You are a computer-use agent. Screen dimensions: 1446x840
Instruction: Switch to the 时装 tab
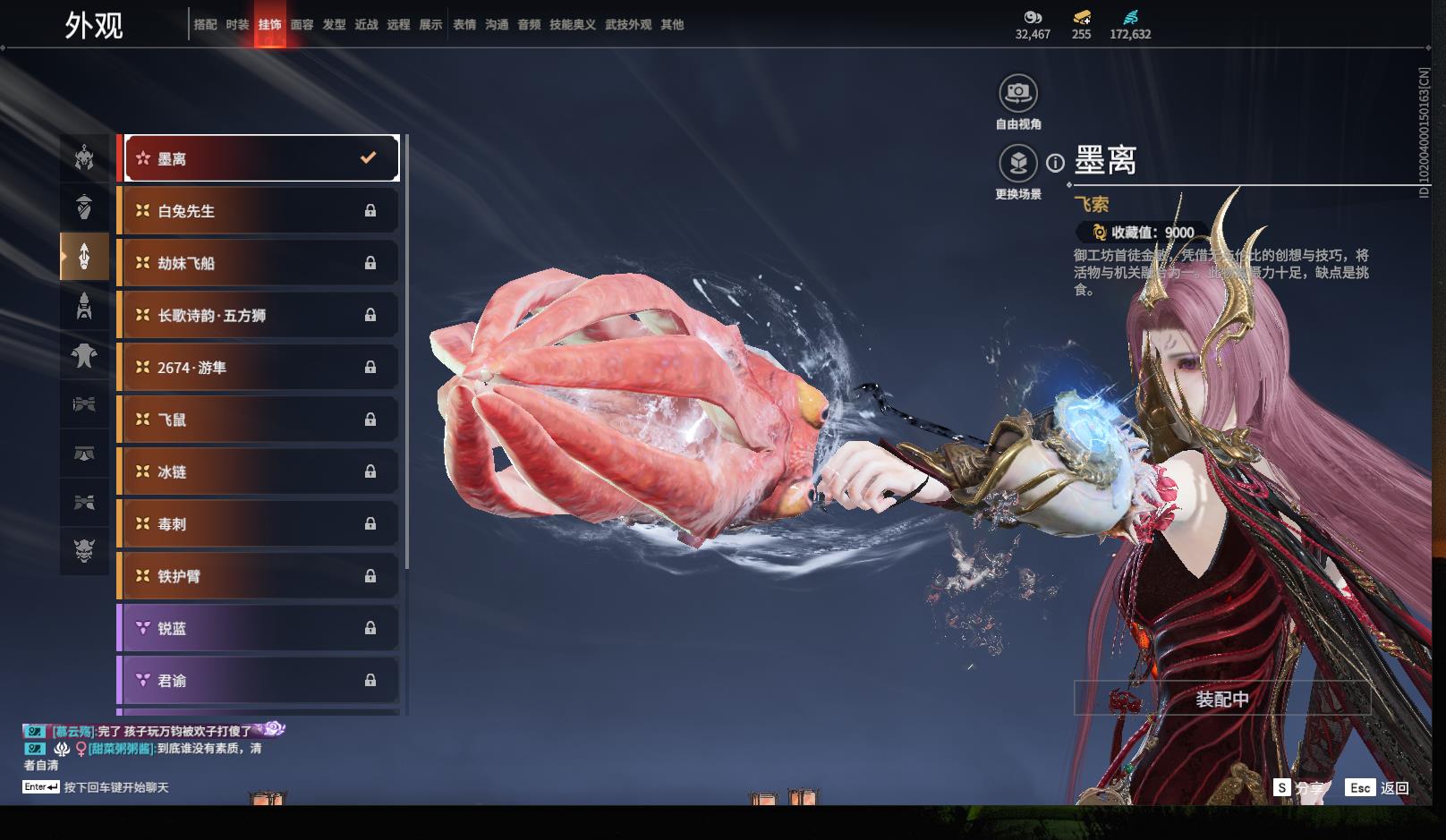point(237,25)
